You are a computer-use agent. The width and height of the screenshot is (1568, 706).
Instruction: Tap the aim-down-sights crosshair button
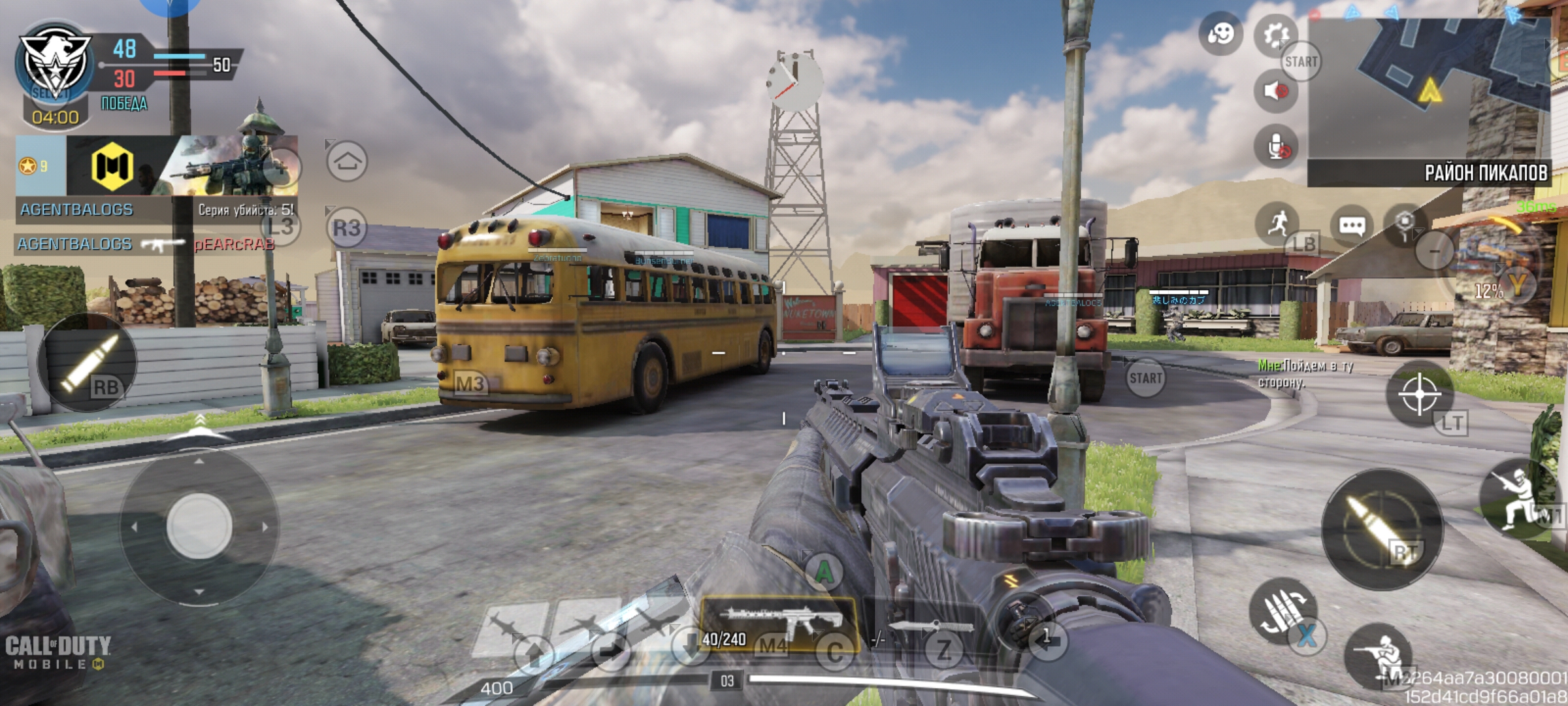1419,394
